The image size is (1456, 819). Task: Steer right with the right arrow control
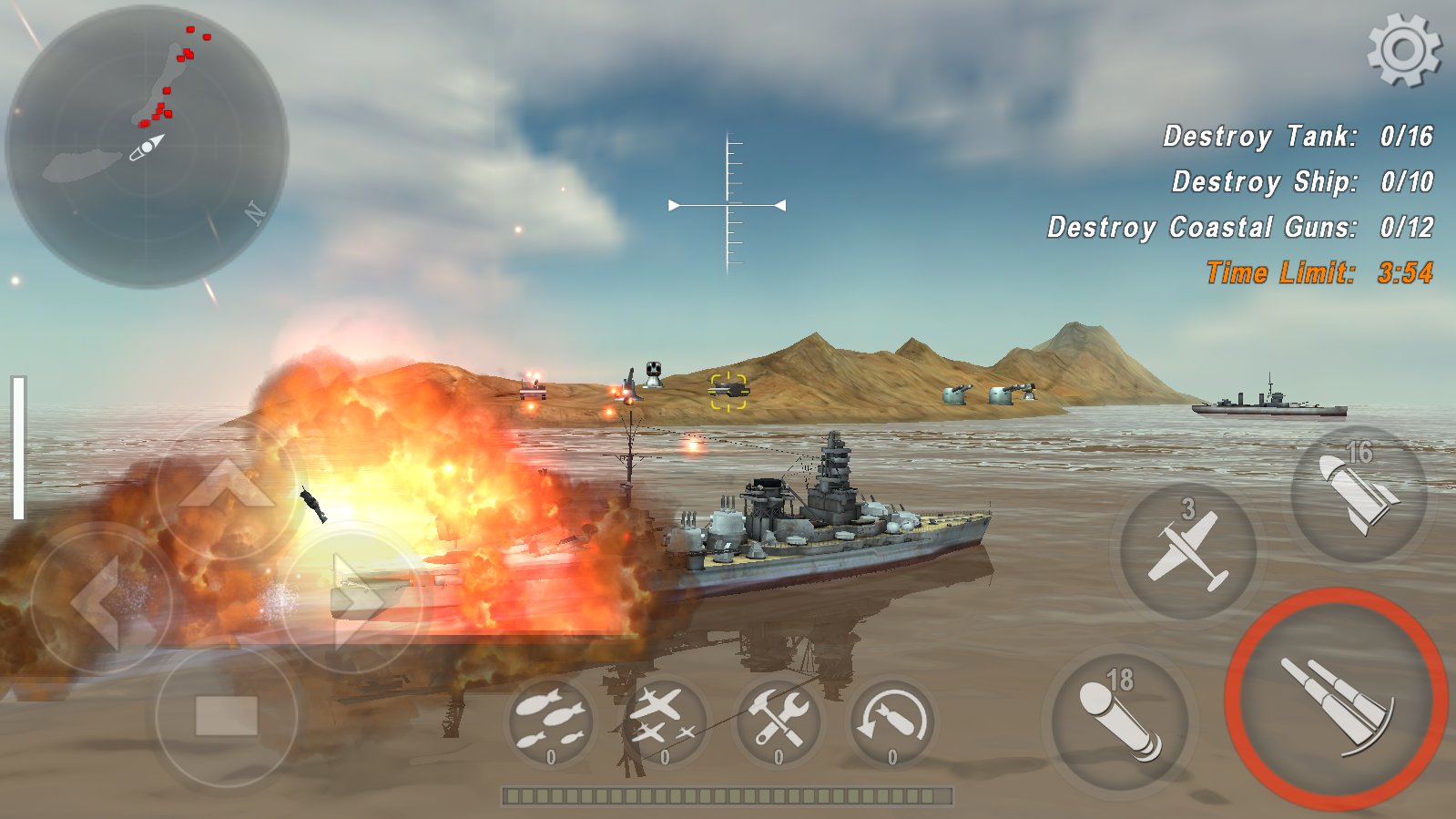pos(353,601)
